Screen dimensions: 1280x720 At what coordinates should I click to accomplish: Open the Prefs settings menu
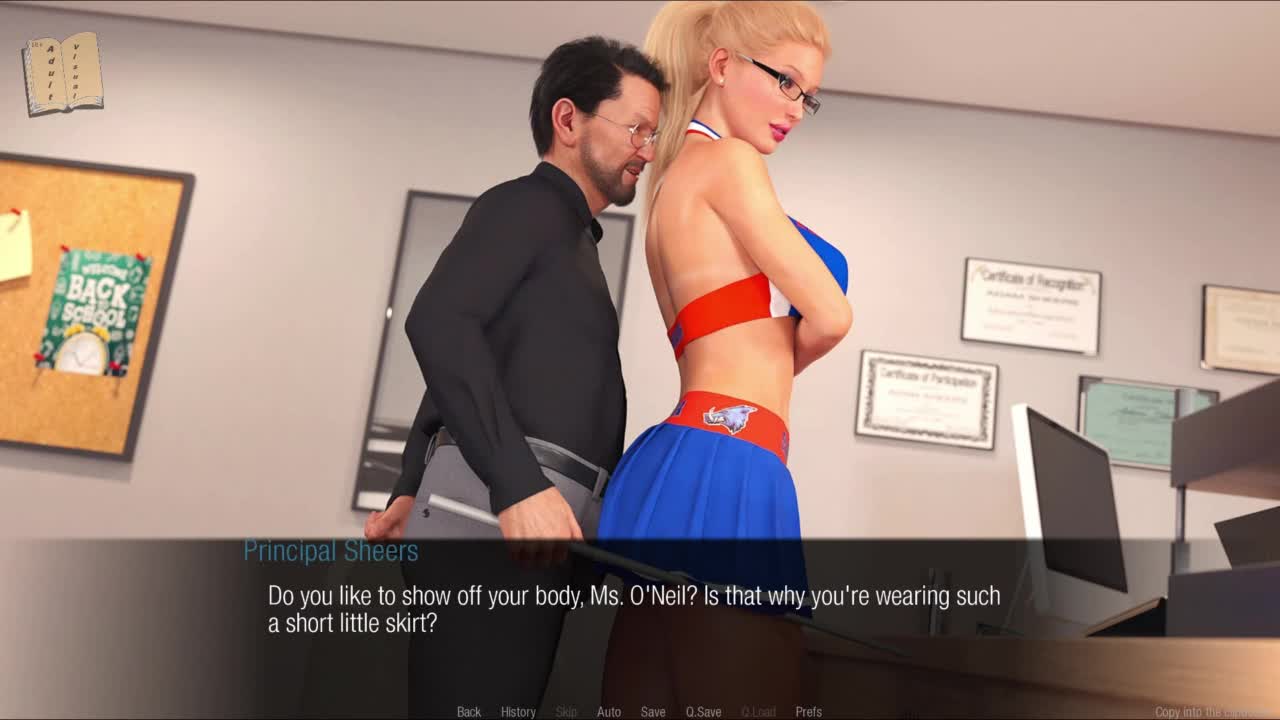point(808,712)
